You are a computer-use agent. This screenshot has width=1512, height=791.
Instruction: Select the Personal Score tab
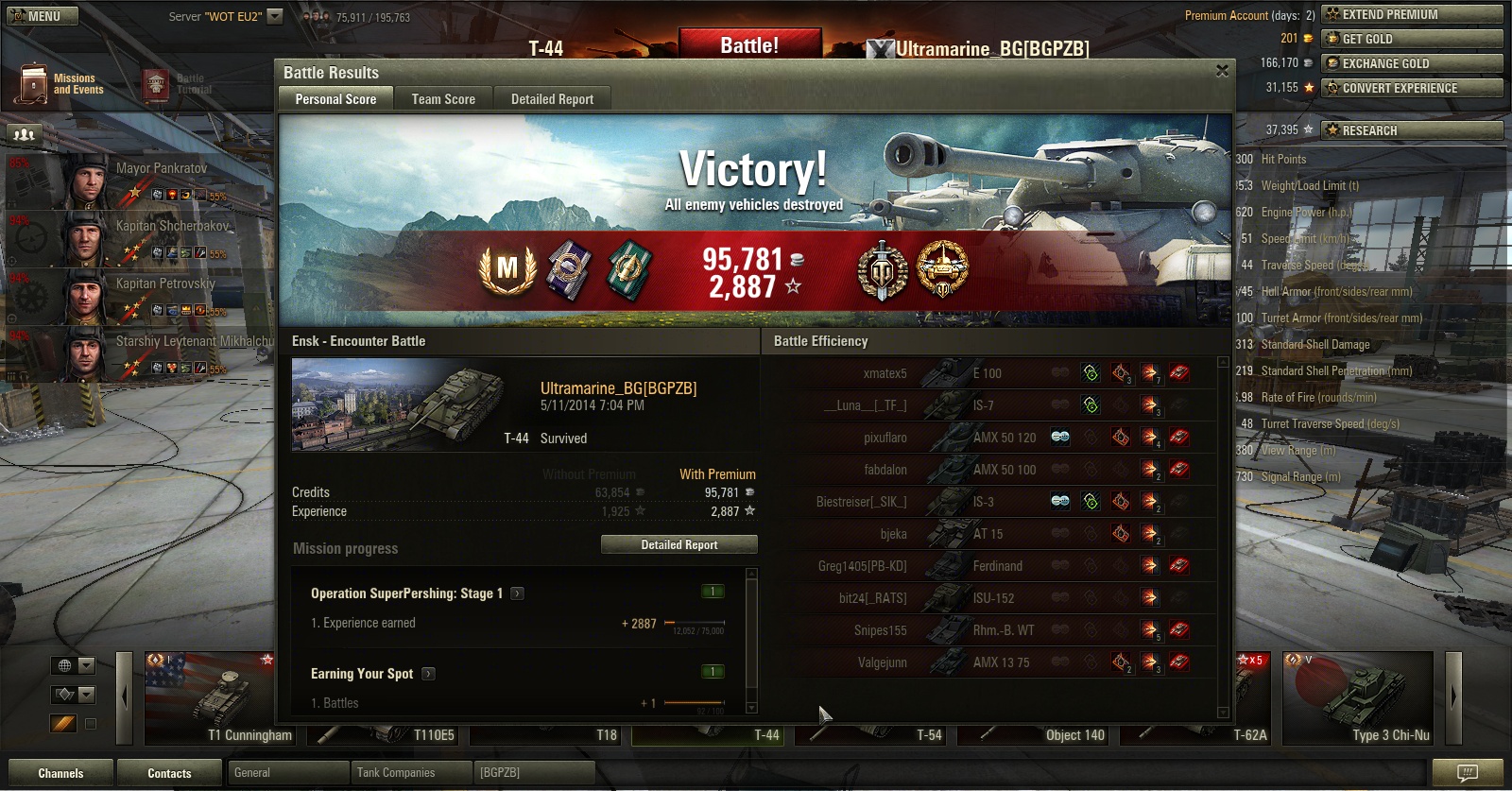[x=335, y=99]
